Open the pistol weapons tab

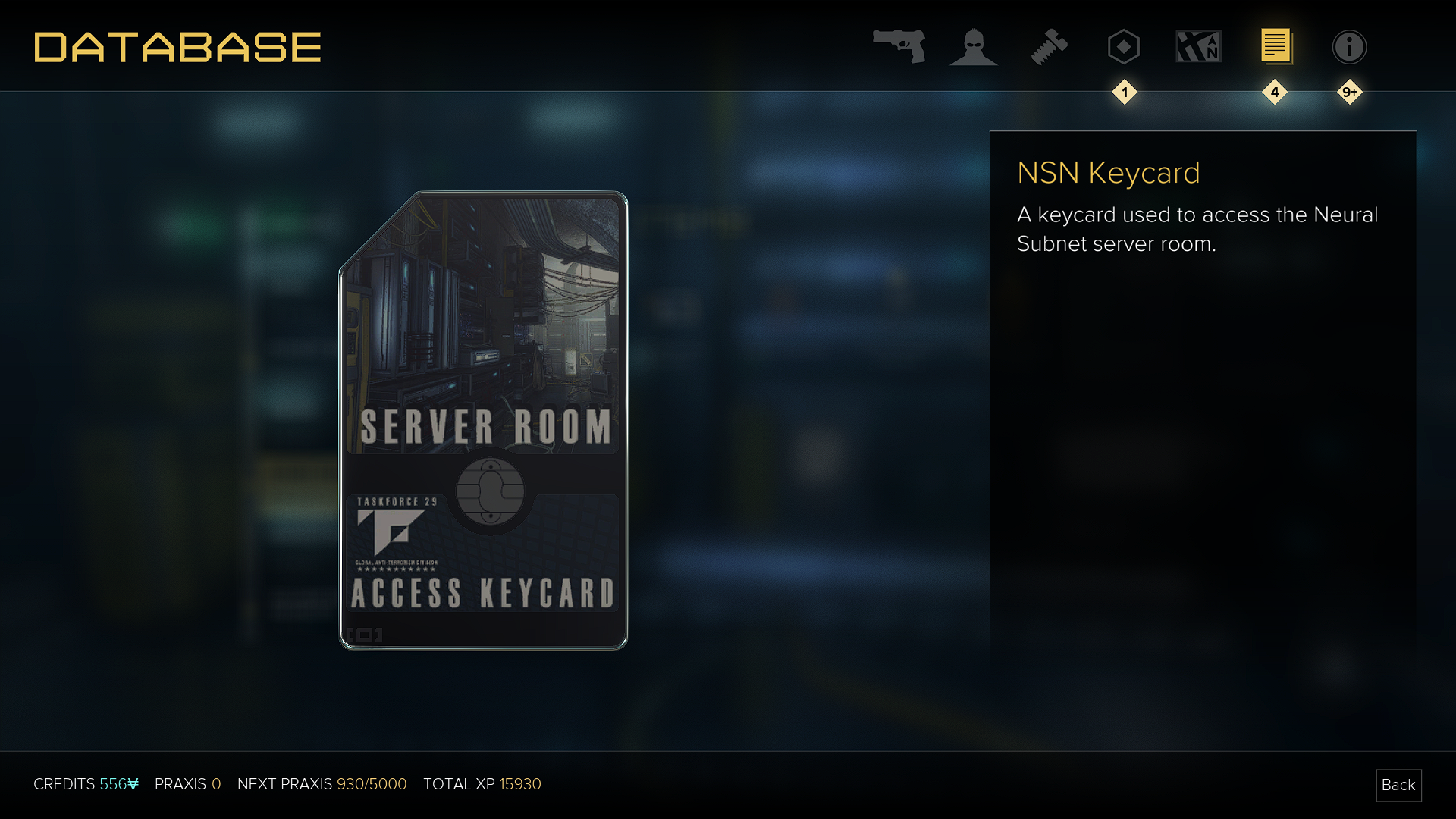coord(899,46)
